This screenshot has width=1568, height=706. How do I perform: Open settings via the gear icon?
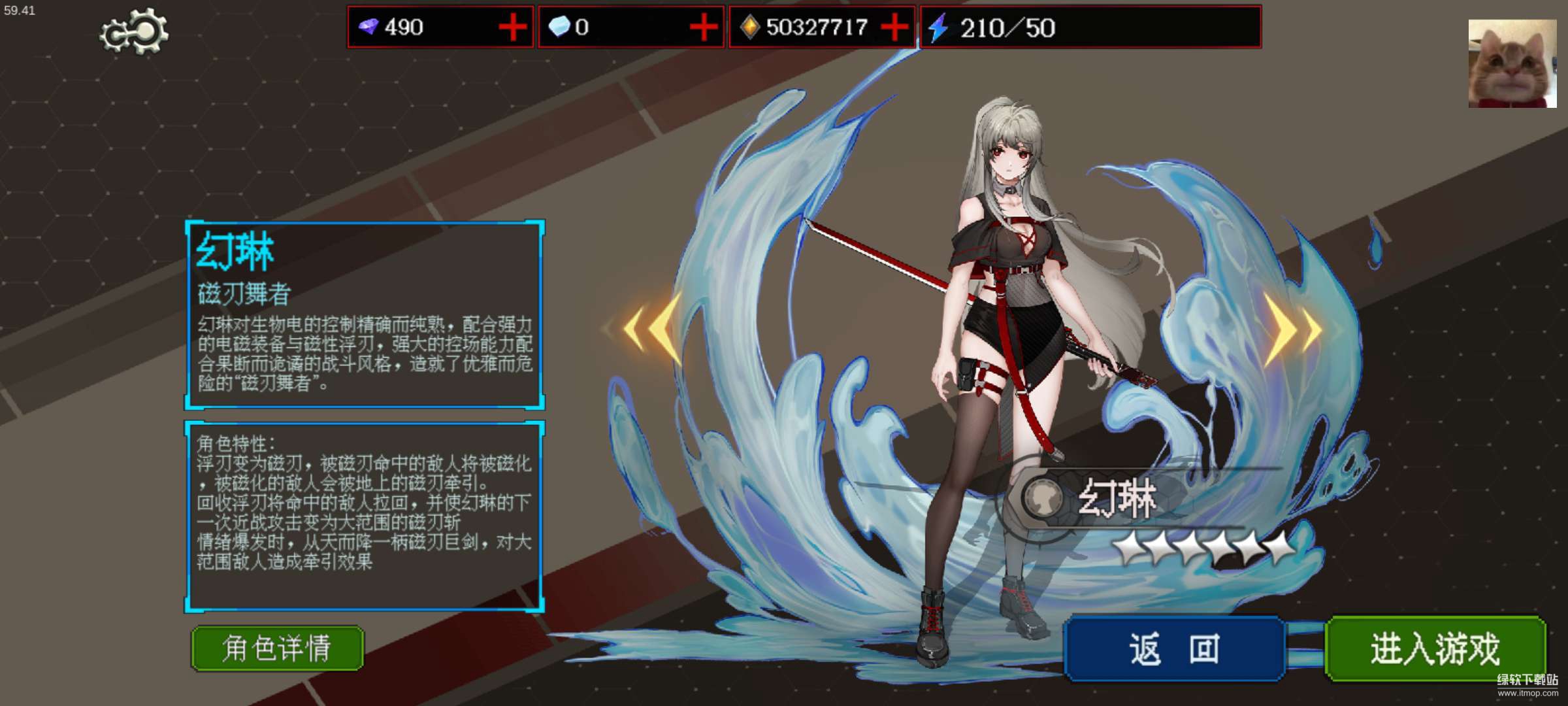[135, 31]
